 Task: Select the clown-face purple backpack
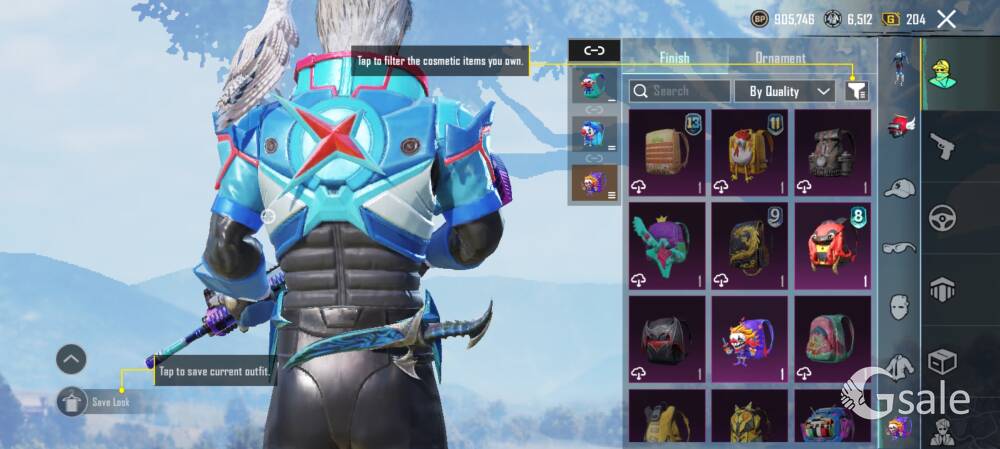coord(749,338)
